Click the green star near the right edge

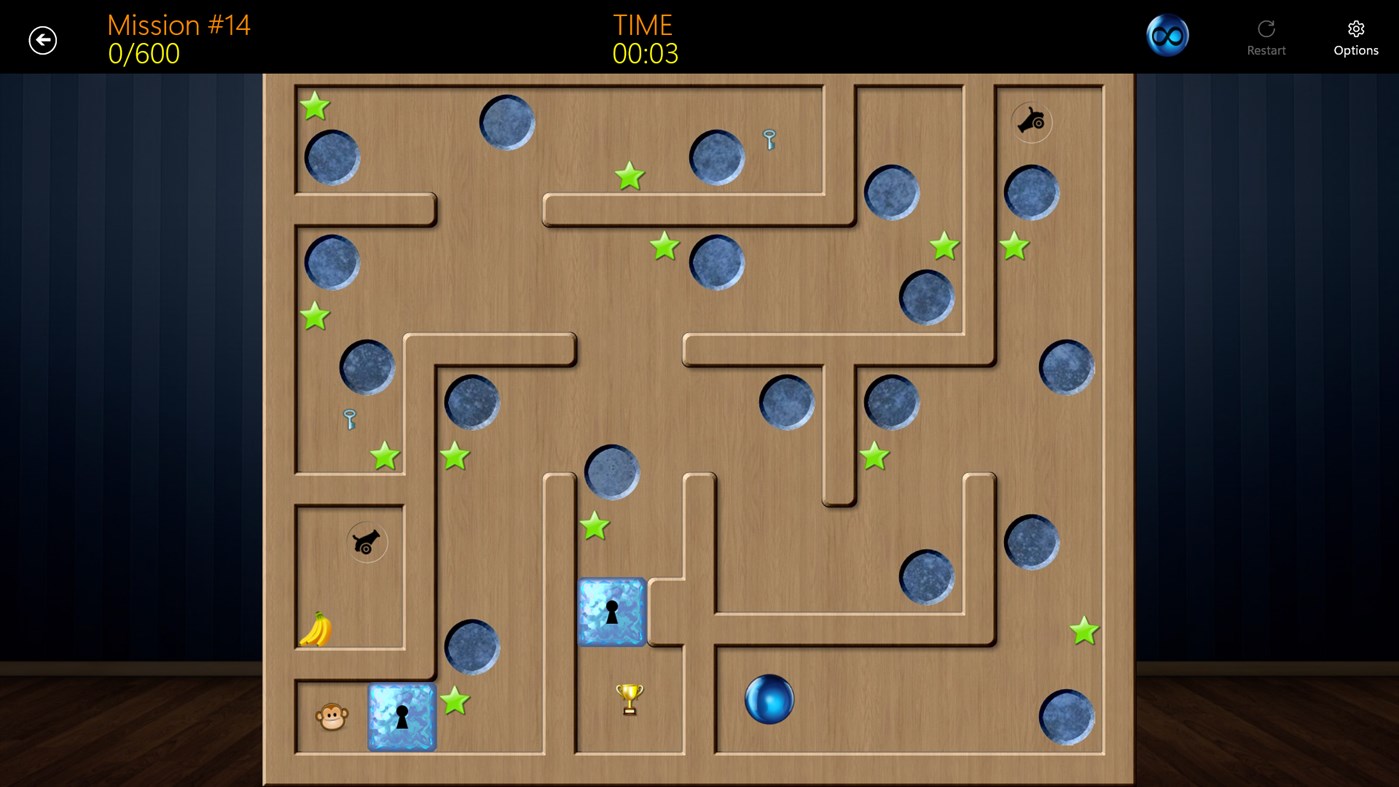1083,631
